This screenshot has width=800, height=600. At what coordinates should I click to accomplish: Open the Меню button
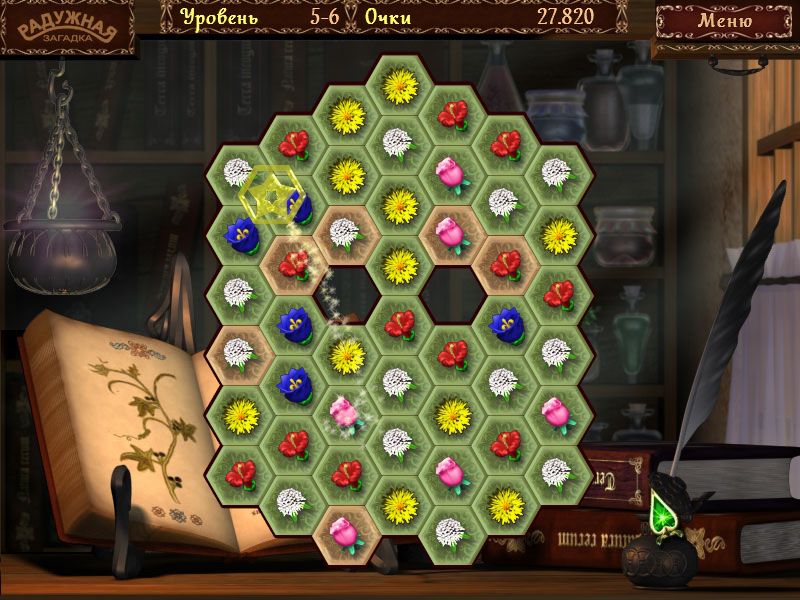pyautogui.click(x=724, y=21)
